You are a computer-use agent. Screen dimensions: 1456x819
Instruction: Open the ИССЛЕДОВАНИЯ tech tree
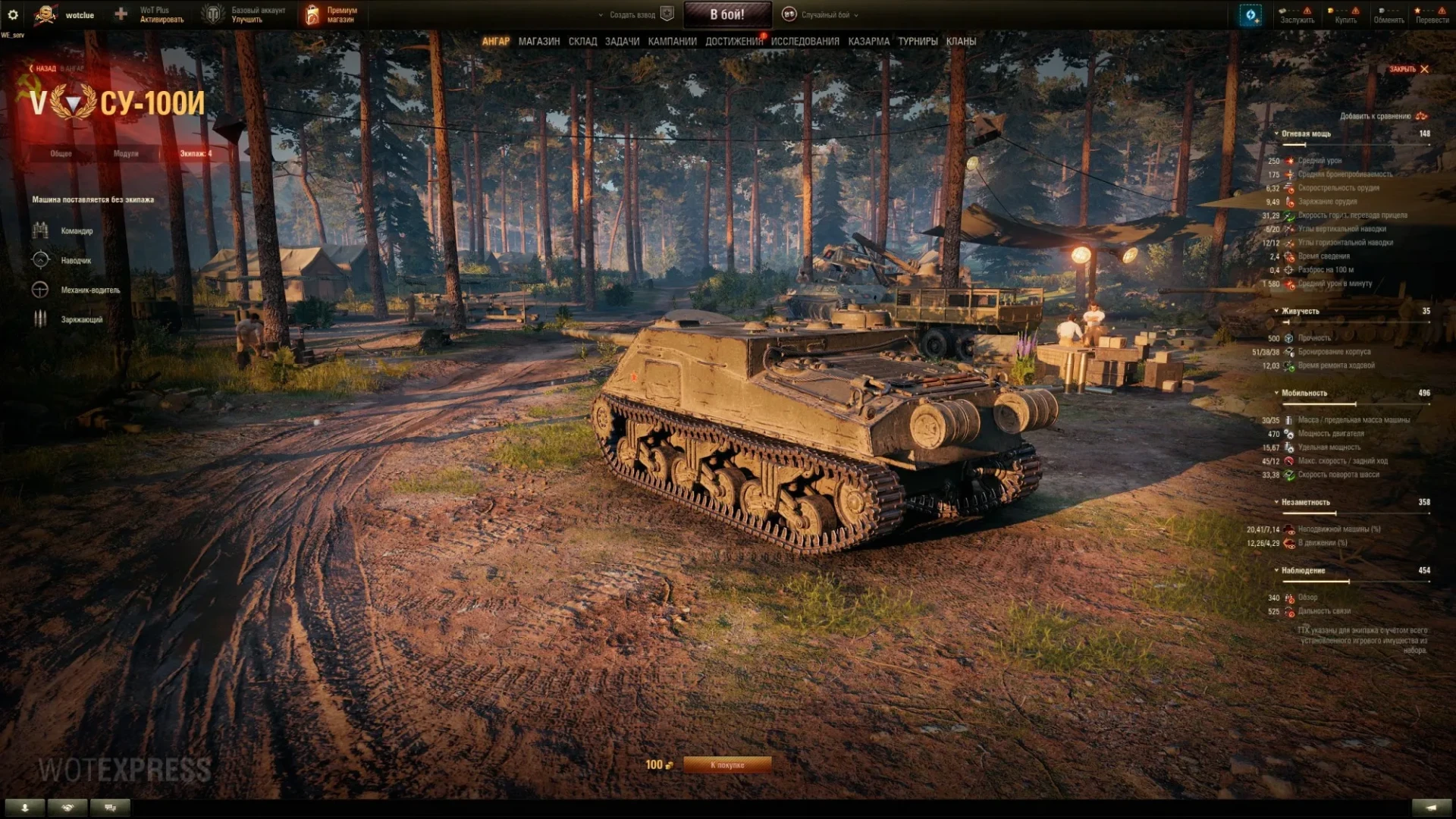click(x=805, y=42)
